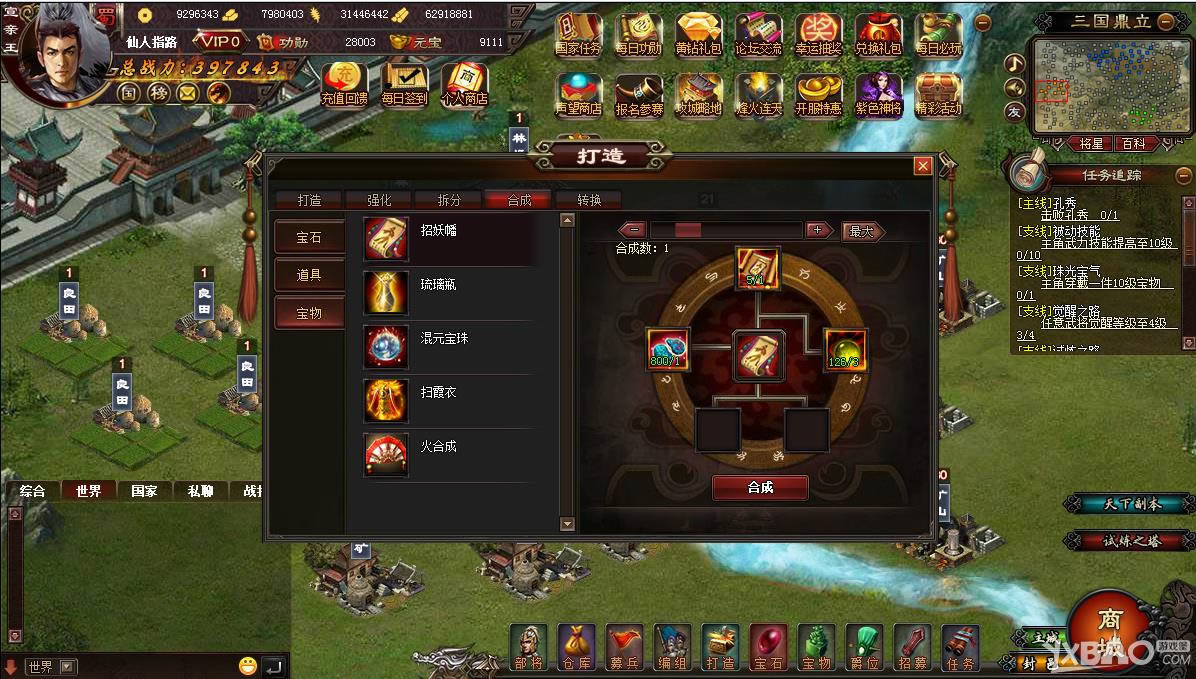The height and width of the screenshot is (679, 1196).
Task: Close the 打造 forging window
Action: pos(923,166)
